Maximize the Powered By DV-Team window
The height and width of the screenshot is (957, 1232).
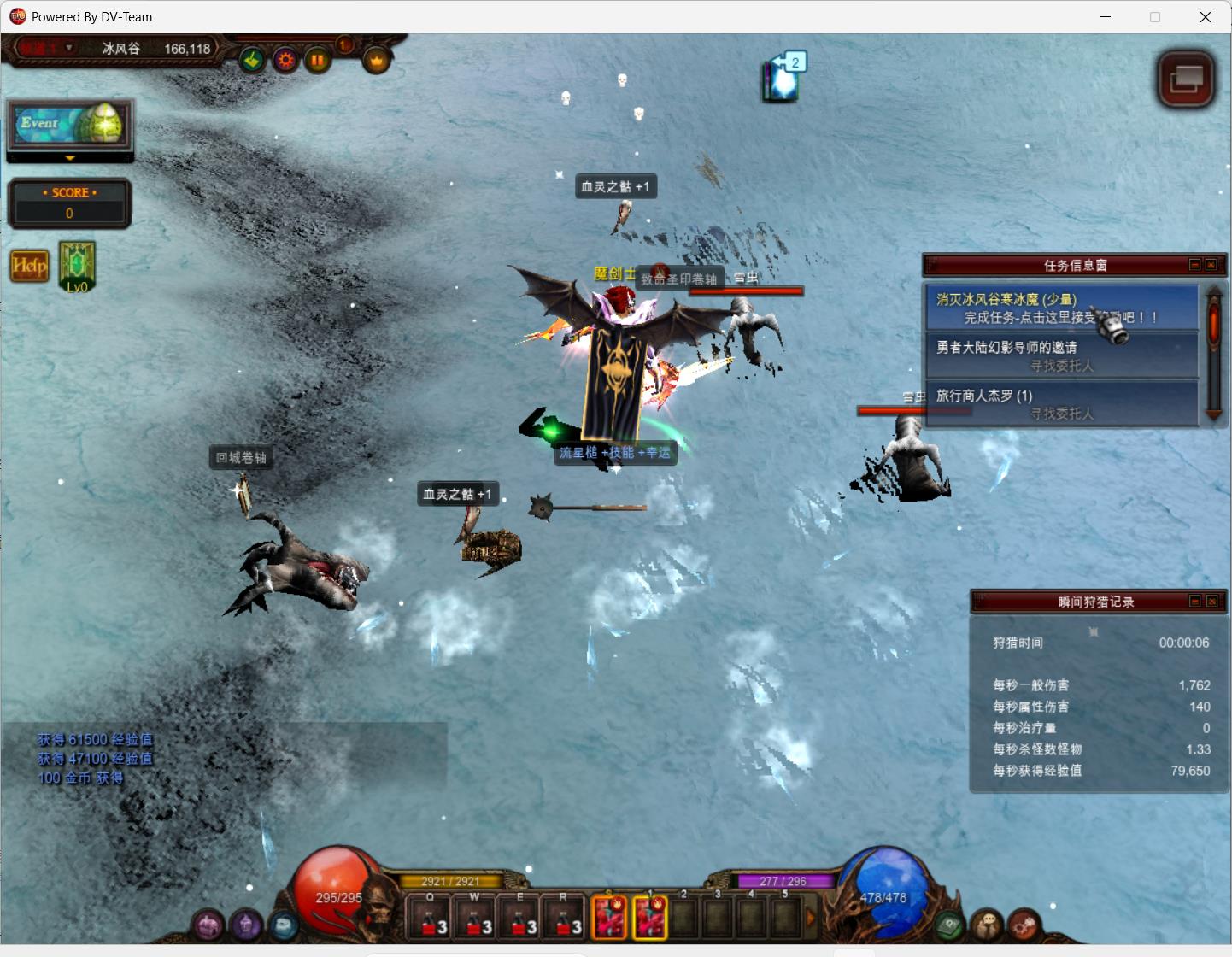tap(1155, 17)
